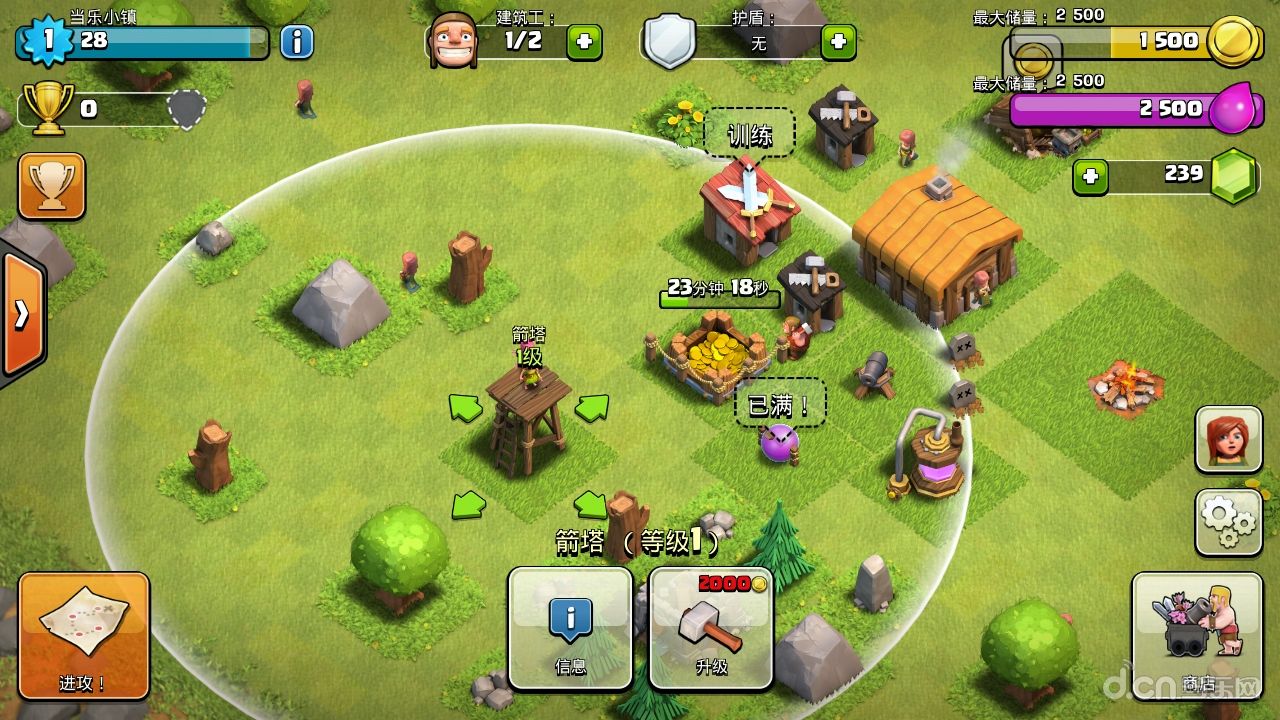Open the trophy leaderboard button

point(51,186)
